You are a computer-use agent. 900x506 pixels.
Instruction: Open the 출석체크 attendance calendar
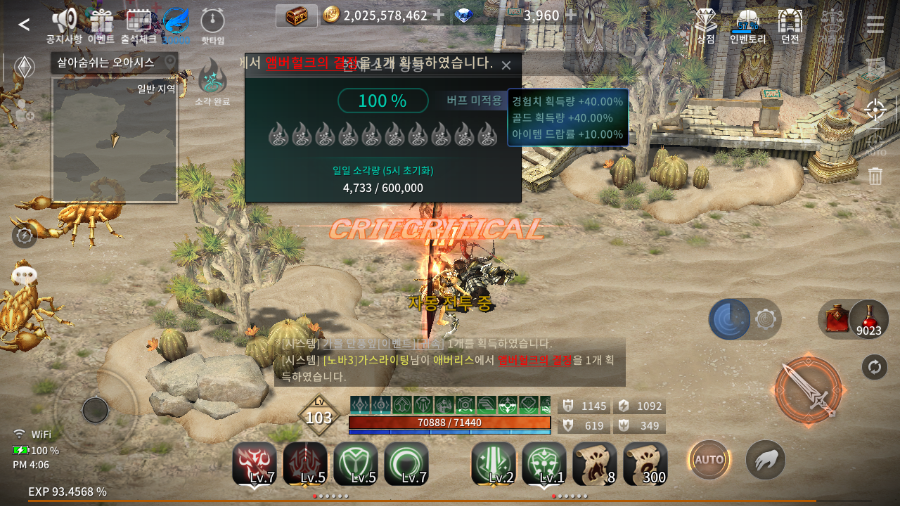(139, 22)
